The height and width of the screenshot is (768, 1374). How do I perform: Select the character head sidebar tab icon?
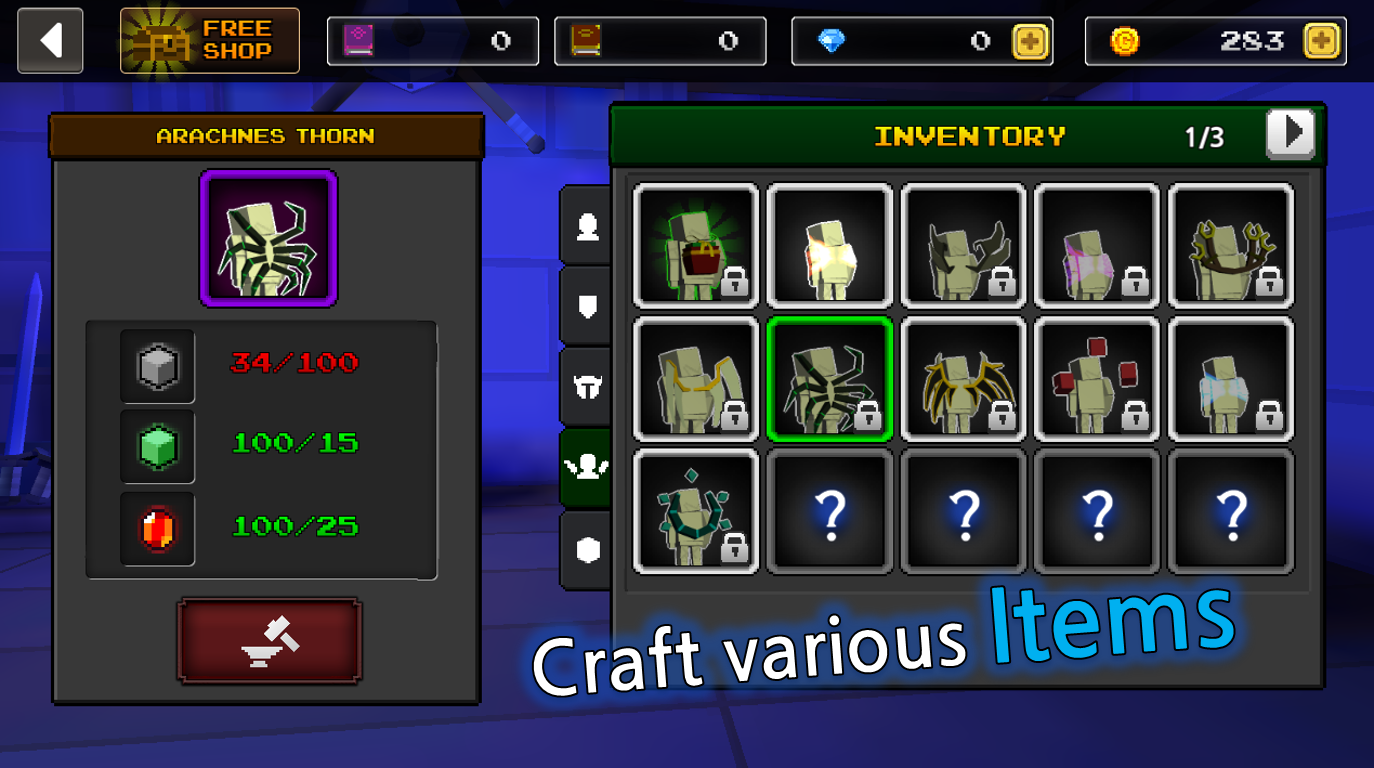(x=588, y=228)
